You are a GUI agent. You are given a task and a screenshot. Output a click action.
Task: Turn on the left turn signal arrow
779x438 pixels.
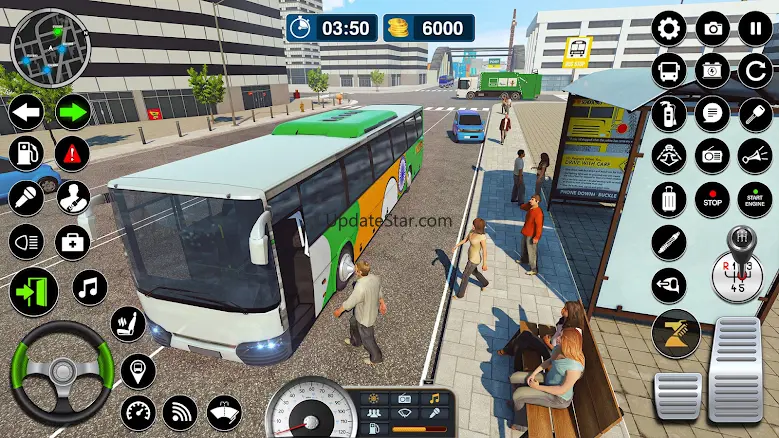click(x=26, y=112)
